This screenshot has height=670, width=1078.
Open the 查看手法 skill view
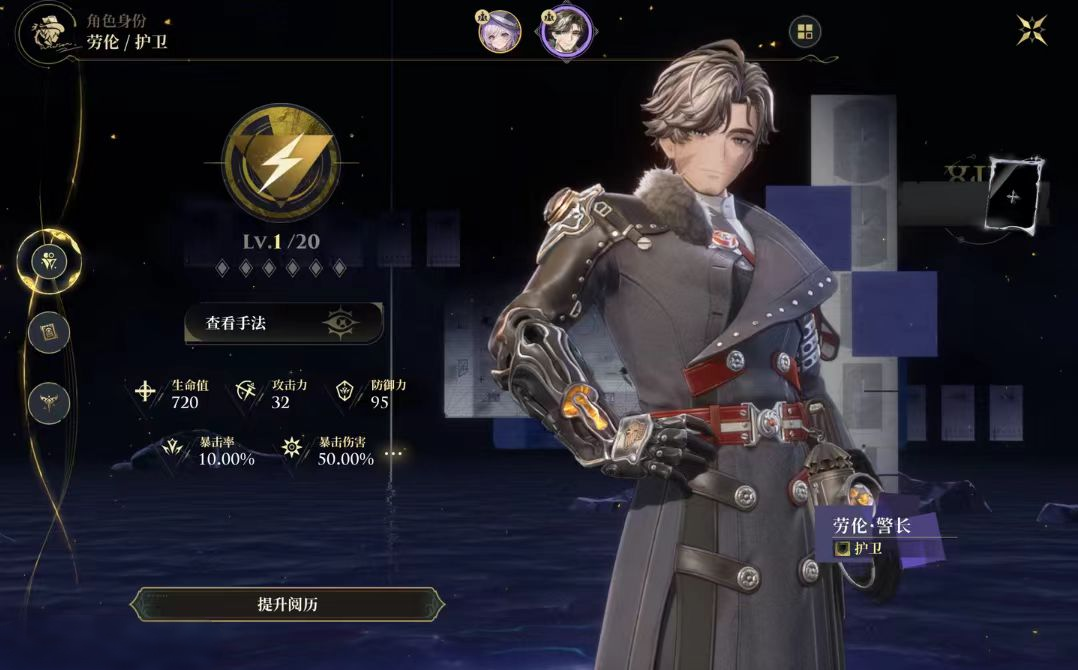284,323
